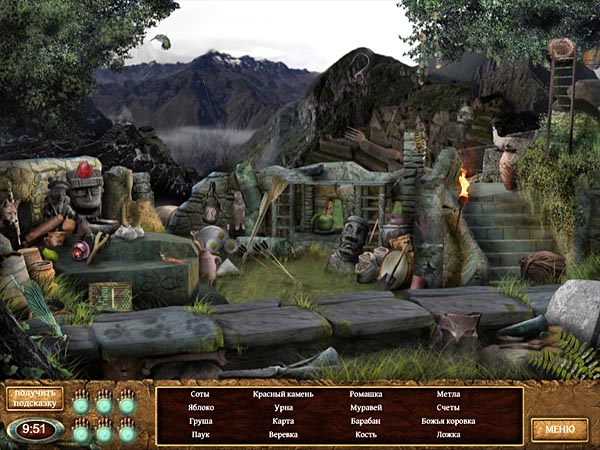Choose Яблоко in the item list
The height and width of the screenshot is (450, 600).
[x=200, y=408]
